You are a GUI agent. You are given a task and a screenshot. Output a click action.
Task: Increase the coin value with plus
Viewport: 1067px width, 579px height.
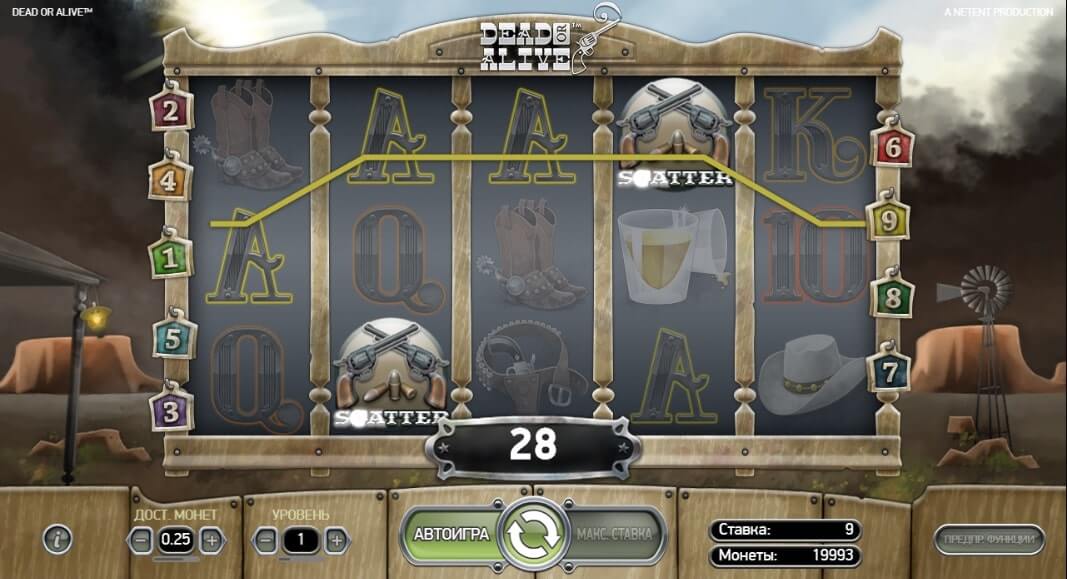(x=211, y=540)
